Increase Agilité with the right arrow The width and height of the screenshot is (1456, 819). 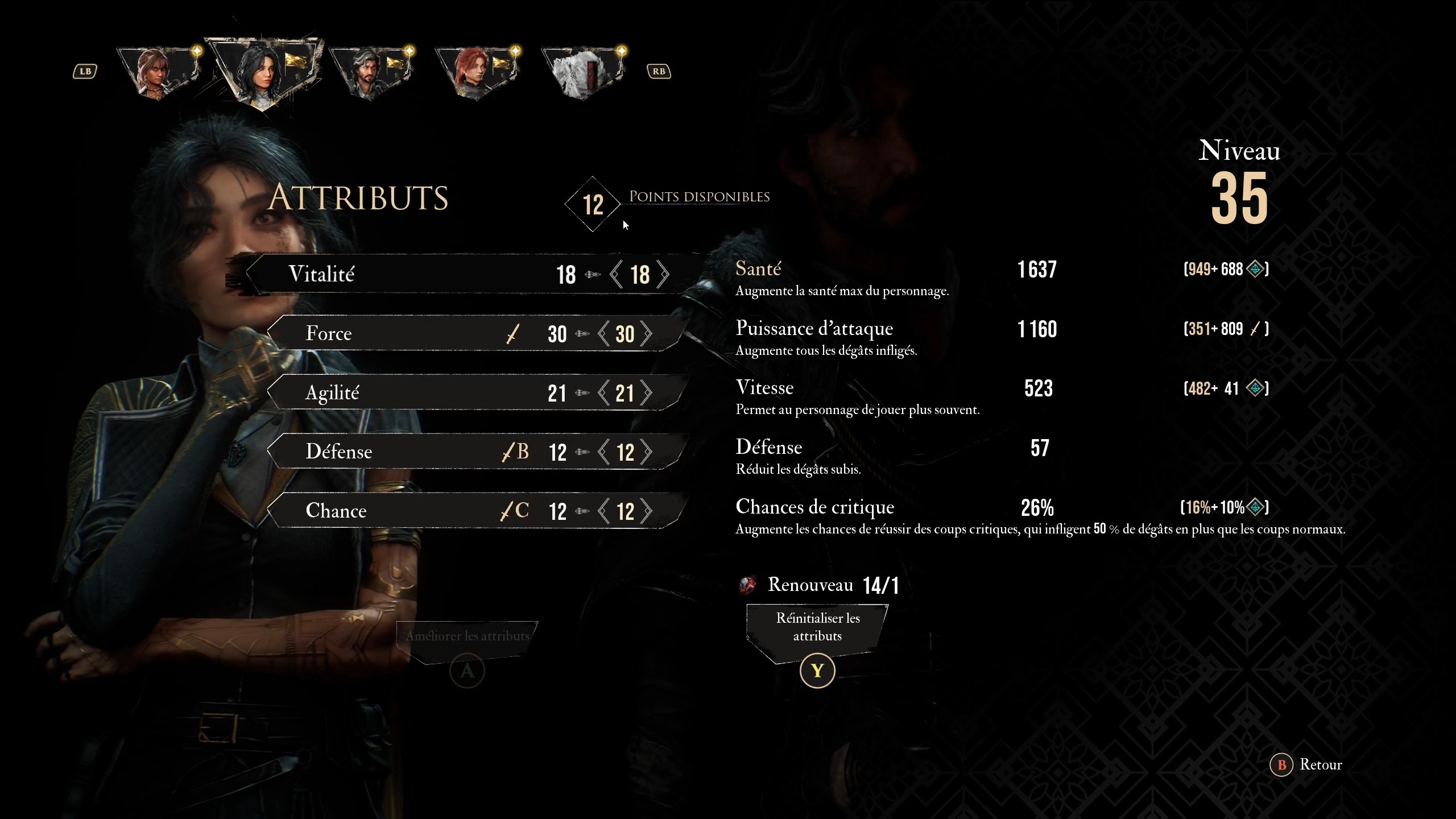[648, 392]
